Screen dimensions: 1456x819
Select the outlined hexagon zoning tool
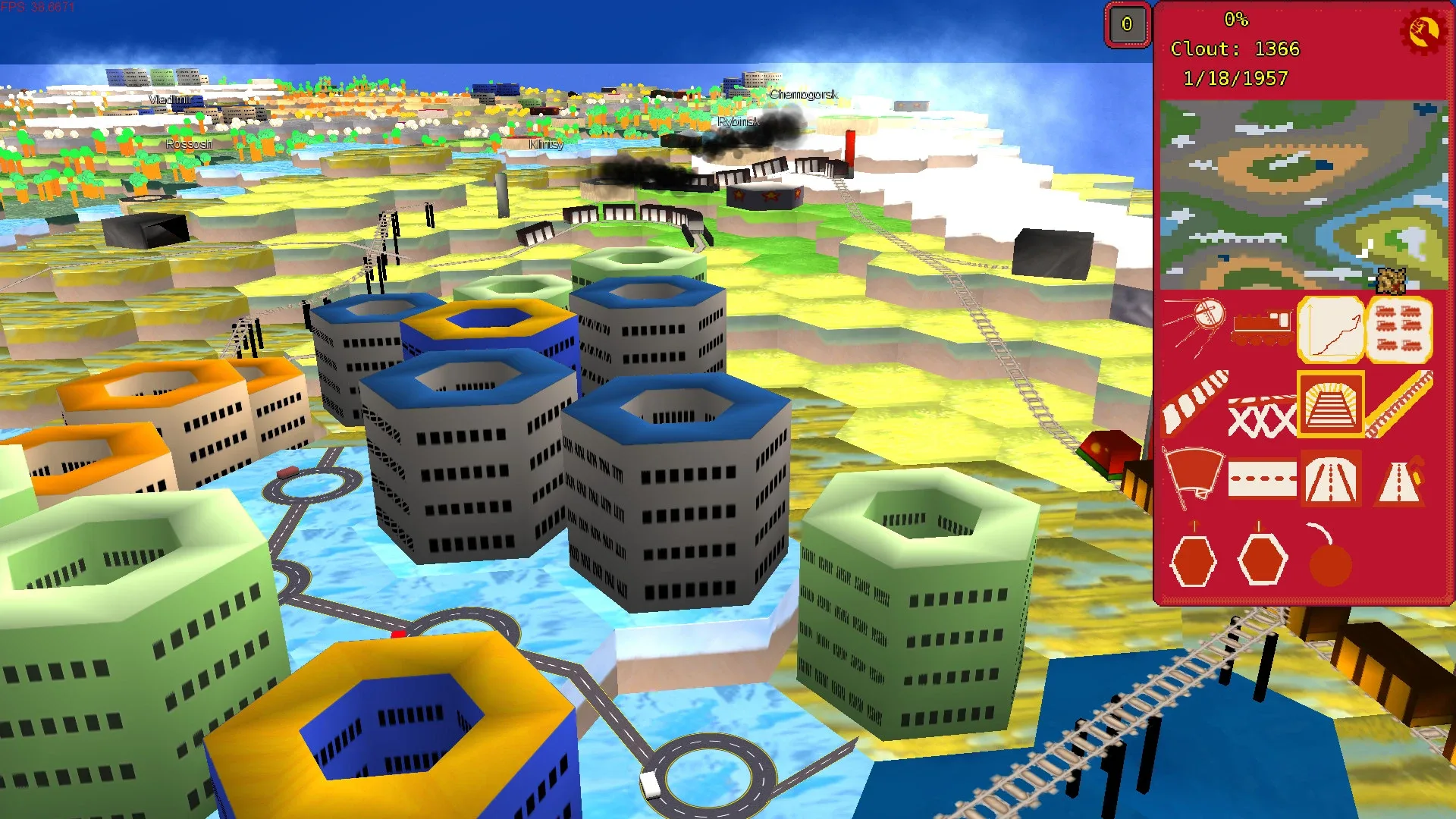tap(1263, 560)
